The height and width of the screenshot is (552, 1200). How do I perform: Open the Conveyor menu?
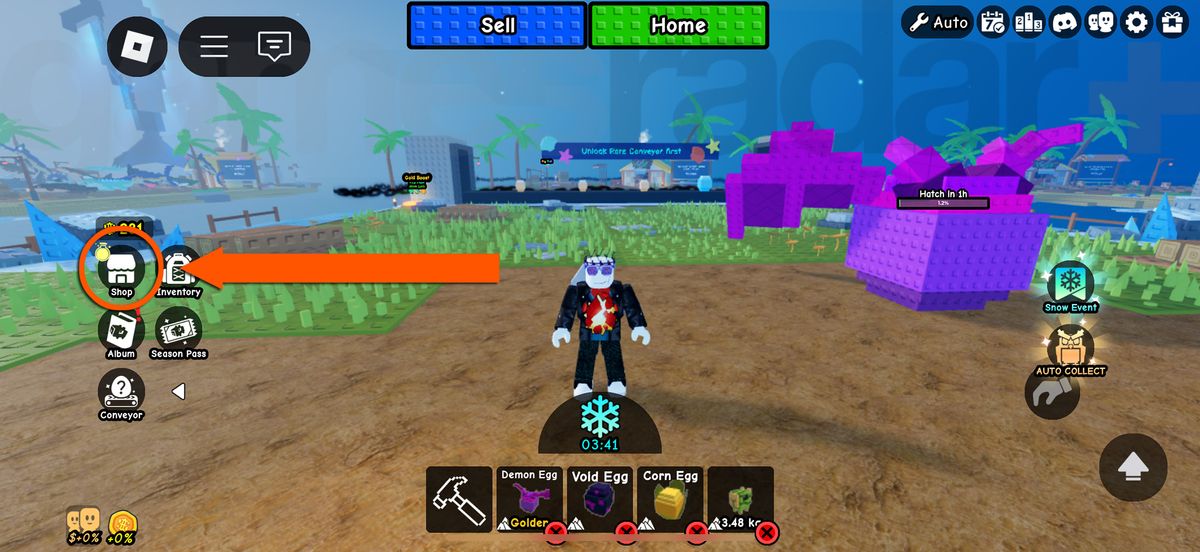(121, 392)
